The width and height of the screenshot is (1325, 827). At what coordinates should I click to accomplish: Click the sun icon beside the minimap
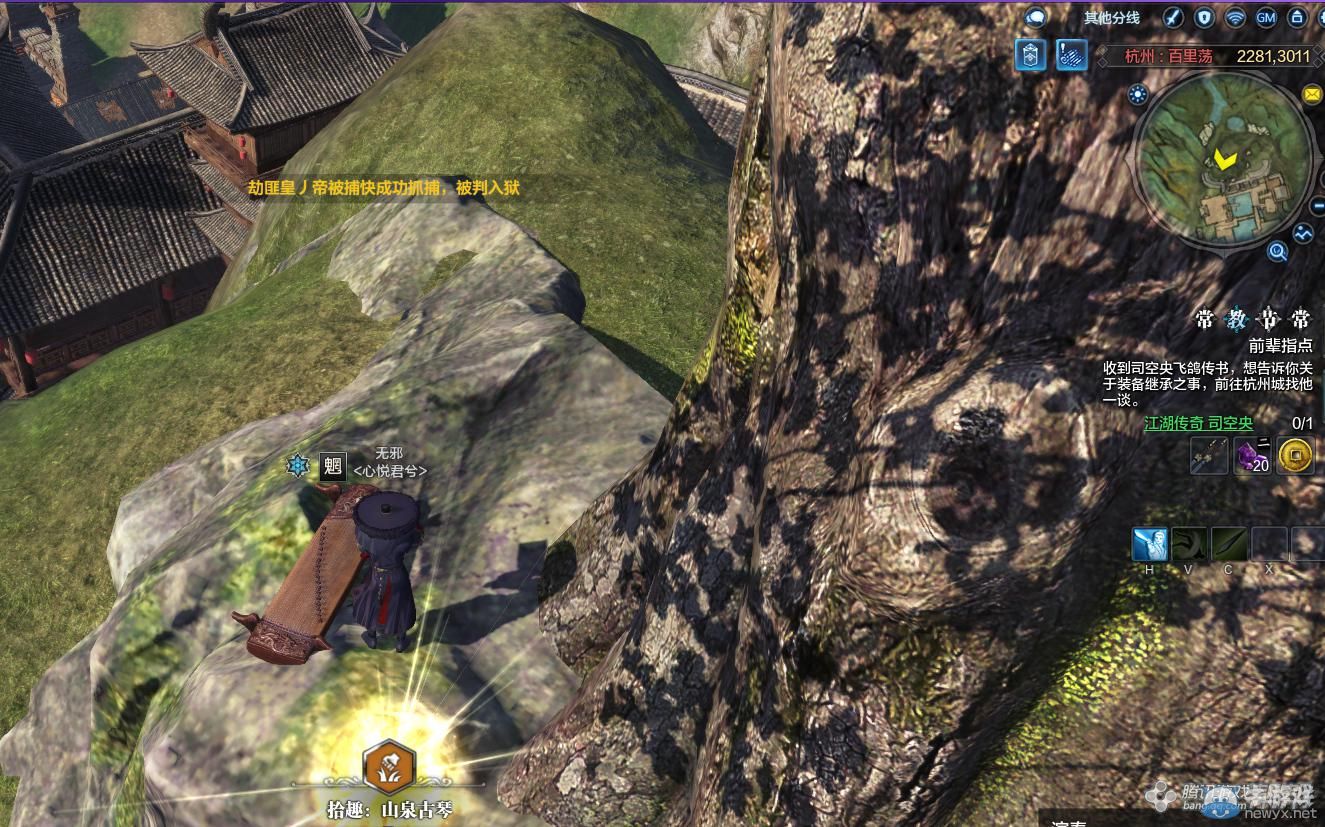(1138, 95)
